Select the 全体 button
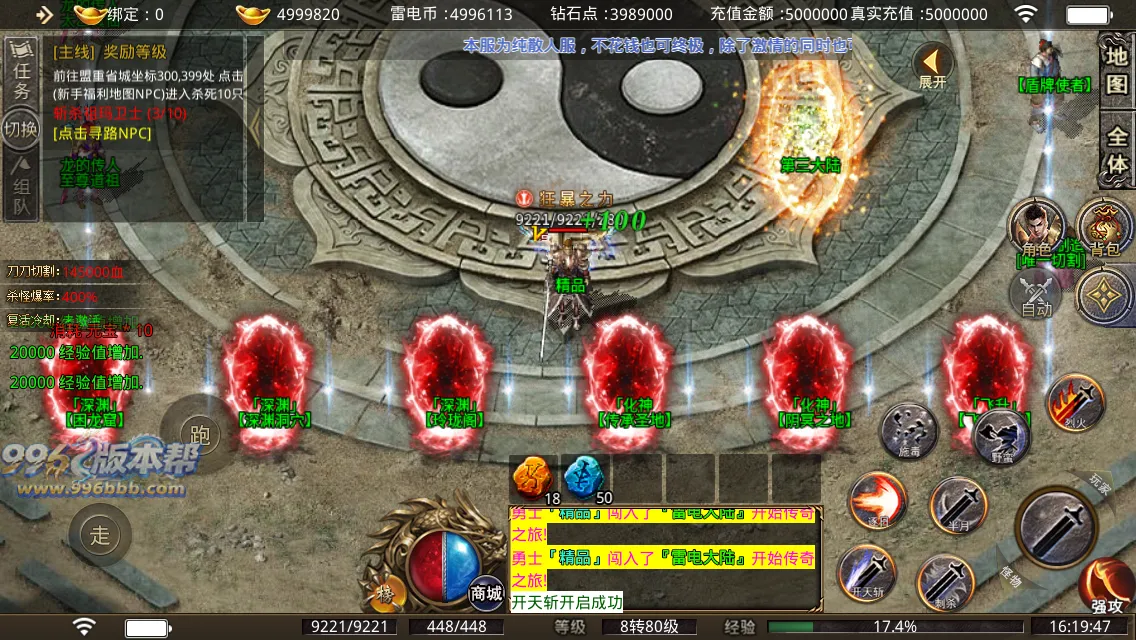This screenshot has width=1136, height=640. (1116, 150)
